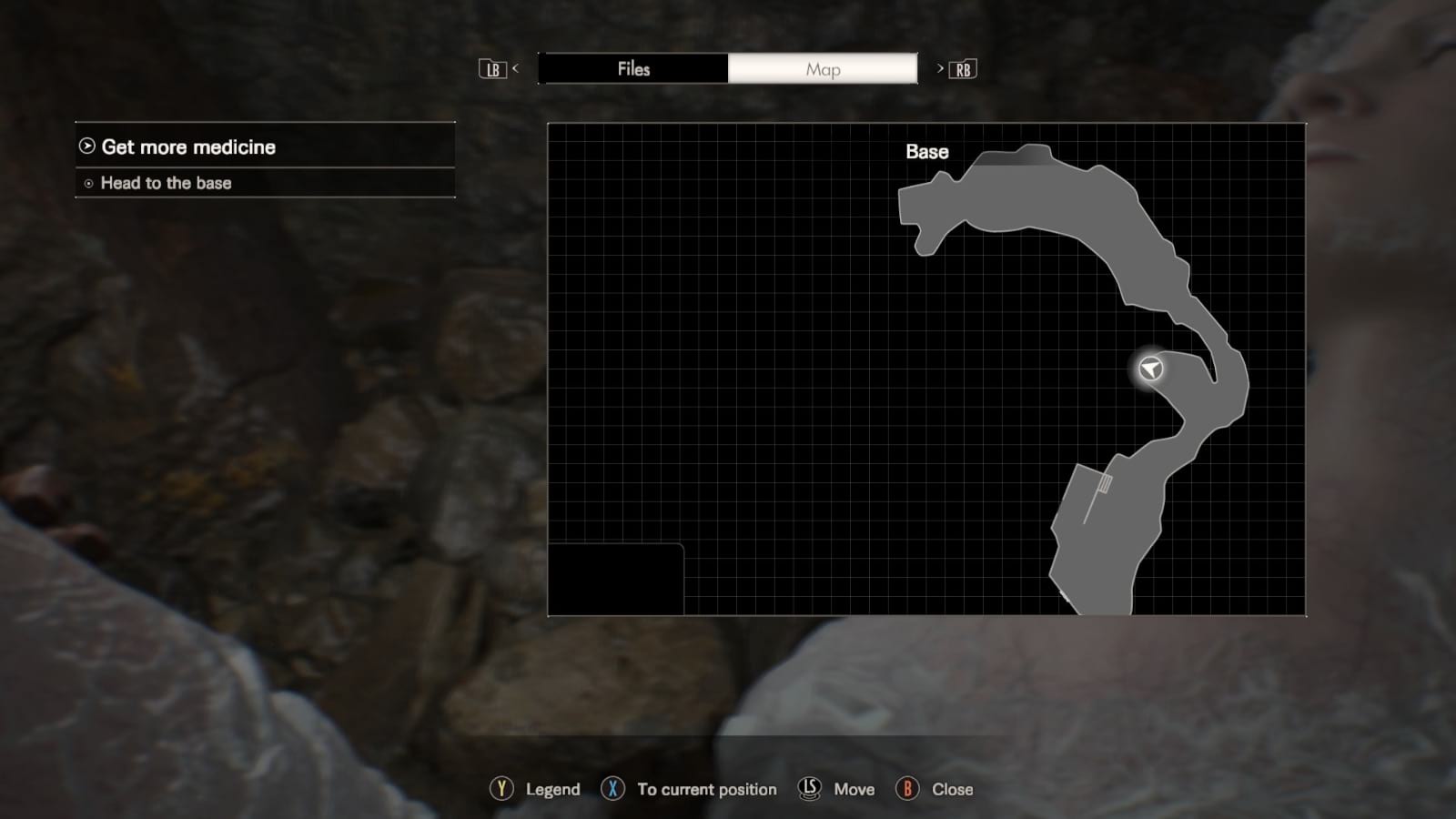Select the Map tab
This screenshot has height=819, width=1456.
point(823,69)
